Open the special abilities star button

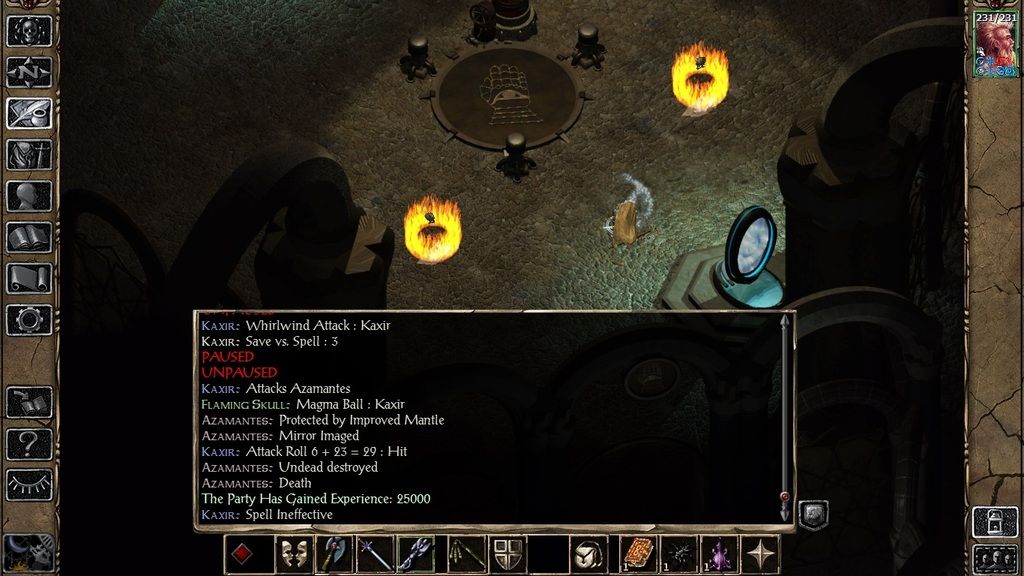[762, 554]
